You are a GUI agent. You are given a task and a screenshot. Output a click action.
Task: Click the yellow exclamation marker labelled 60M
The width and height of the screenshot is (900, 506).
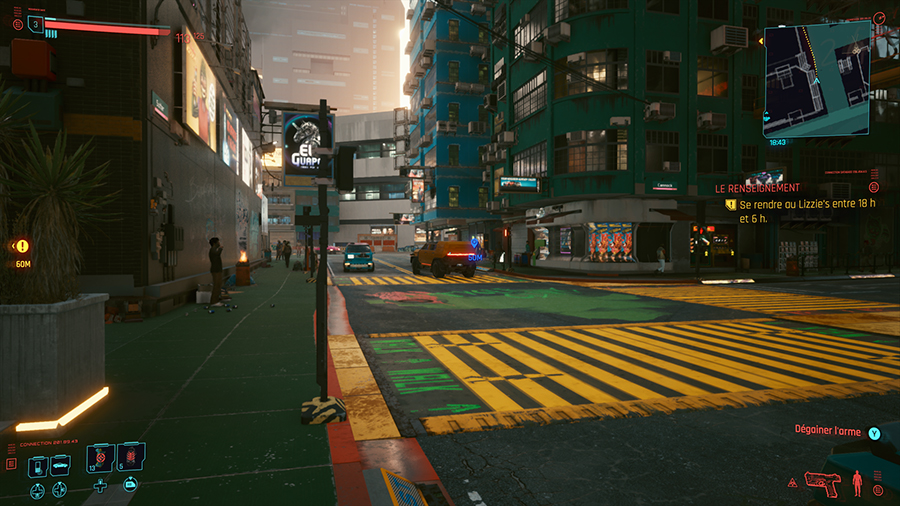click(22, 246)
